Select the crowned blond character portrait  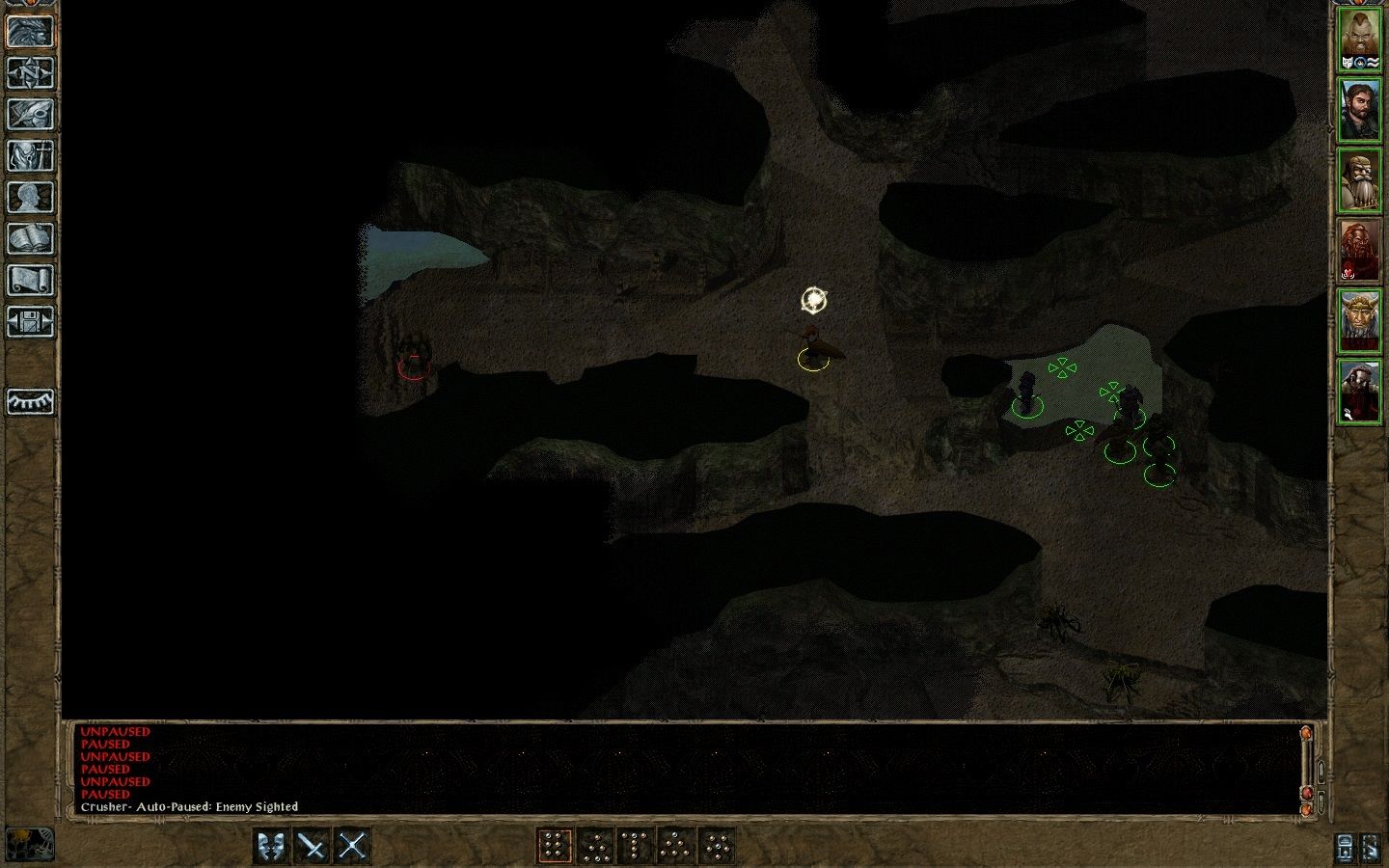click(1359, 321)
